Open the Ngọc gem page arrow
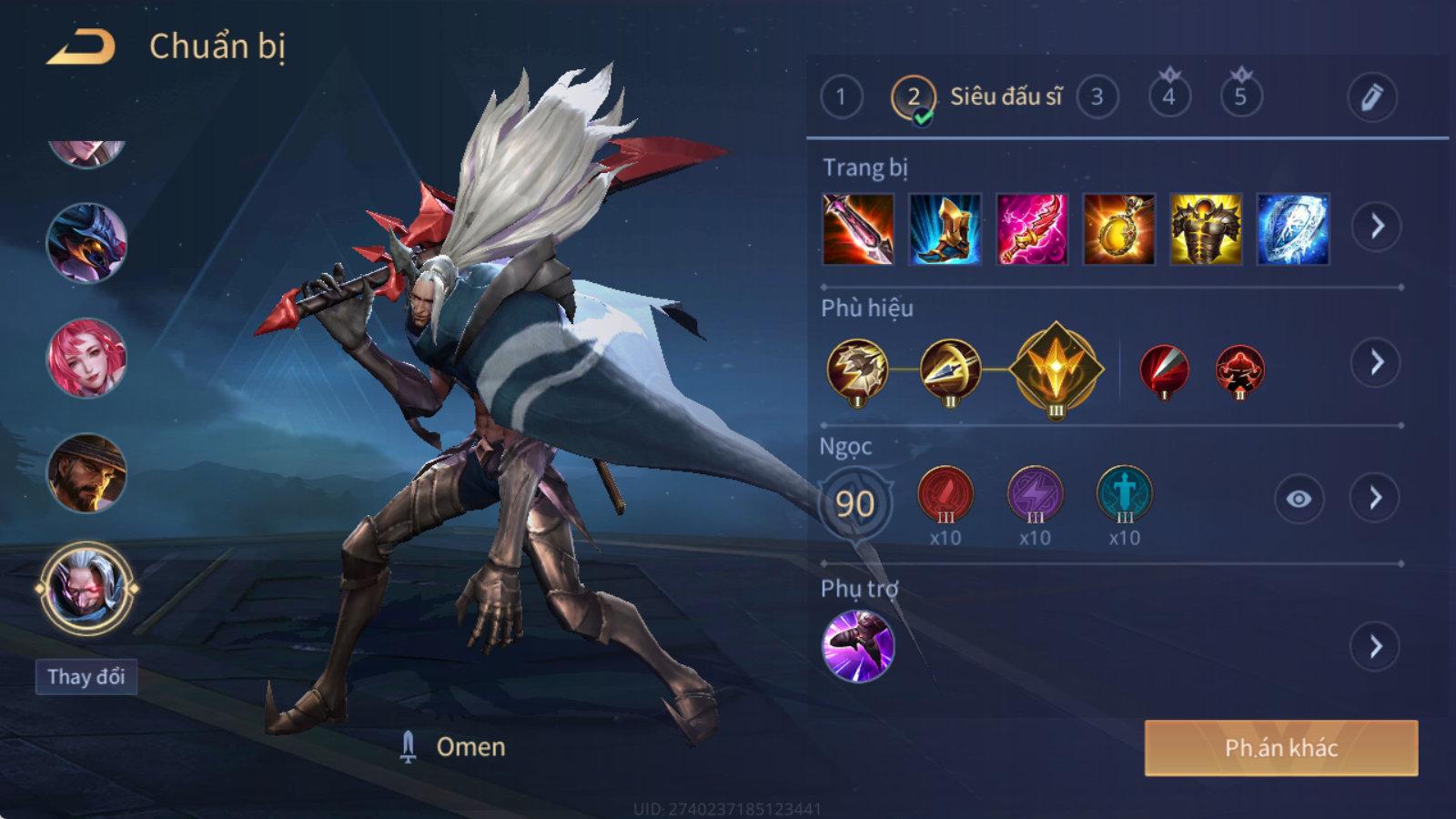1456x819 pixels. point(1375,498)
